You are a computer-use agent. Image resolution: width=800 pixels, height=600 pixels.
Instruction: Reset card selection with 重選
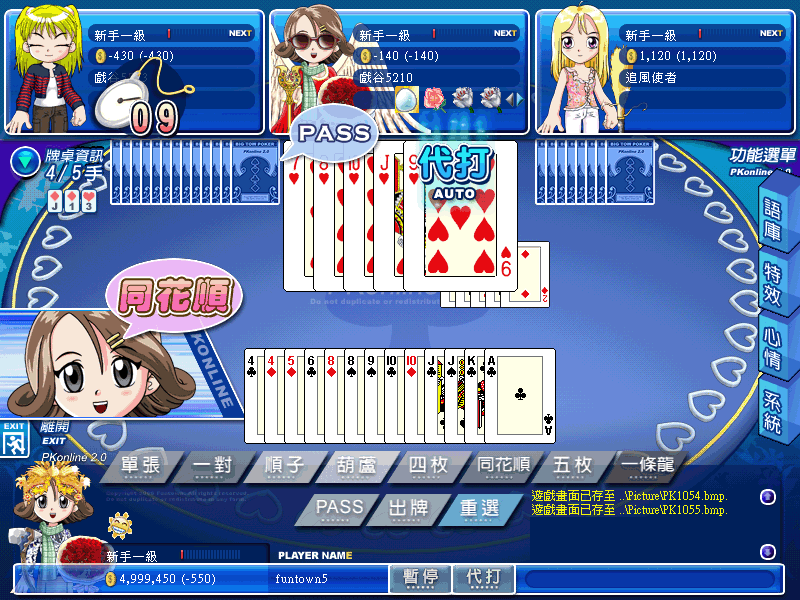pos(478,508)
